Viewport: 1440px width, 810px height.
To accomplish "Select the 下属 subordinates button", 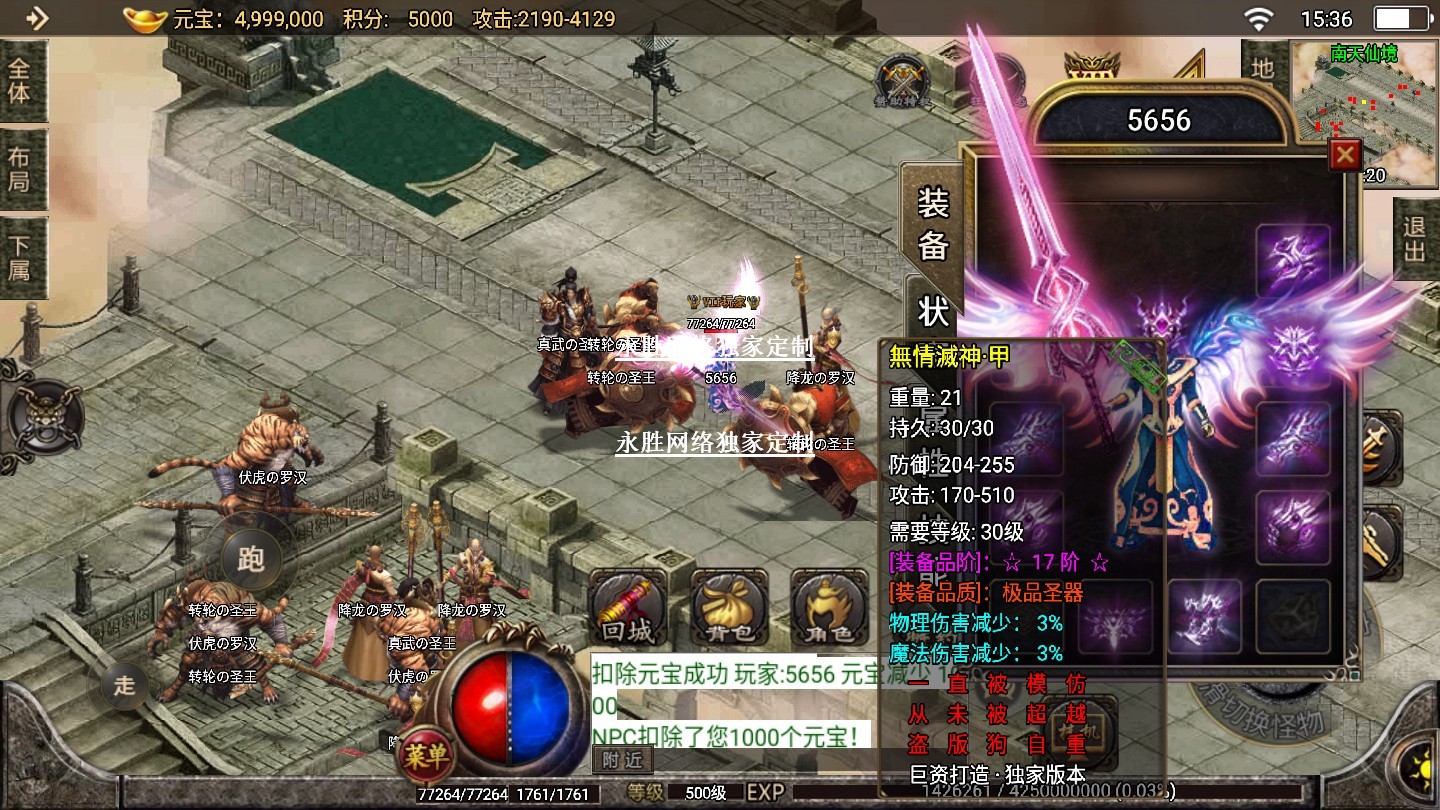I will [20, 257].
